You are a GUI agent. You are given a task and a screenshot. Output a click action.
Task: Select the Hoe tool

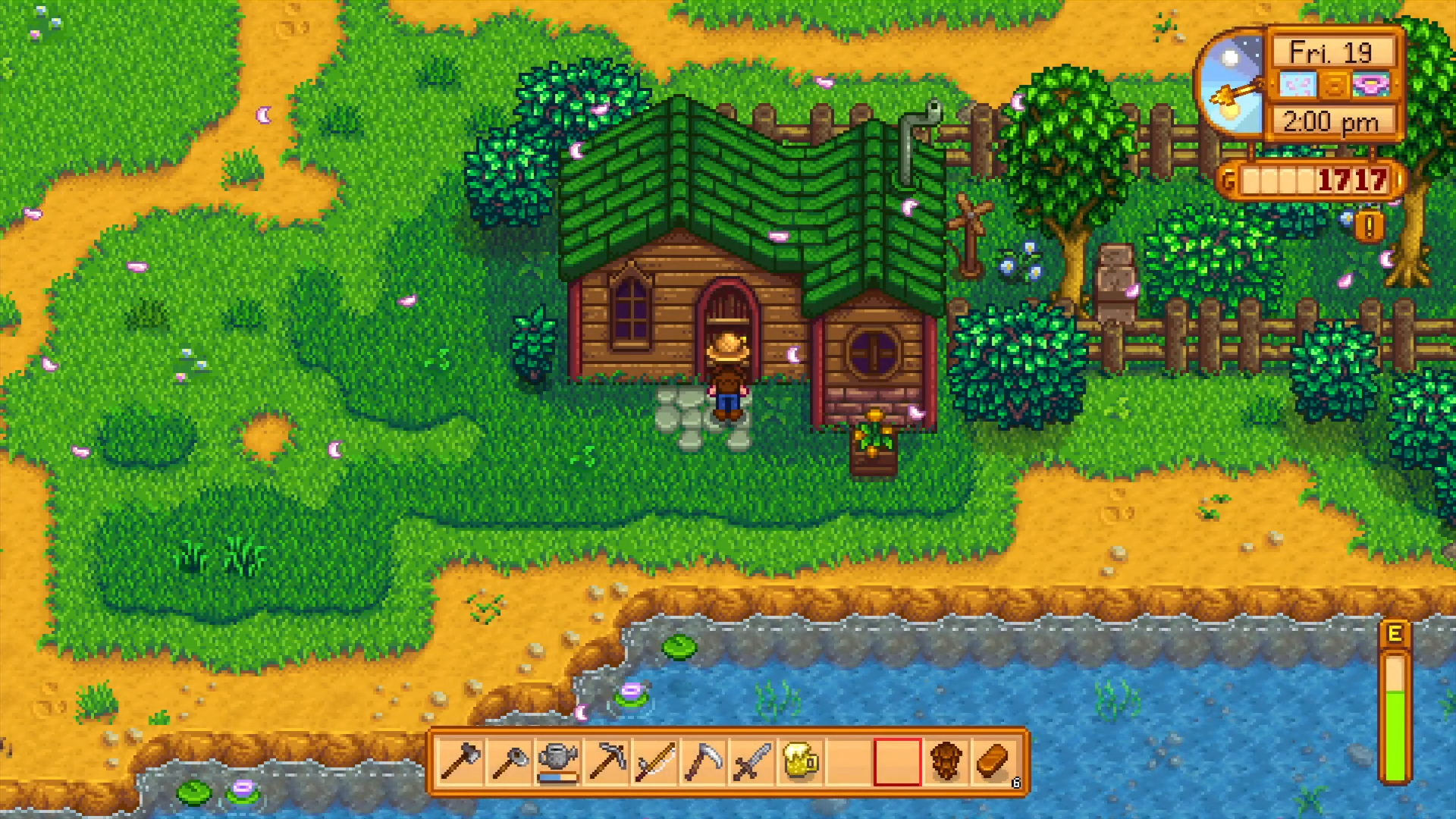tap(508, 762)
